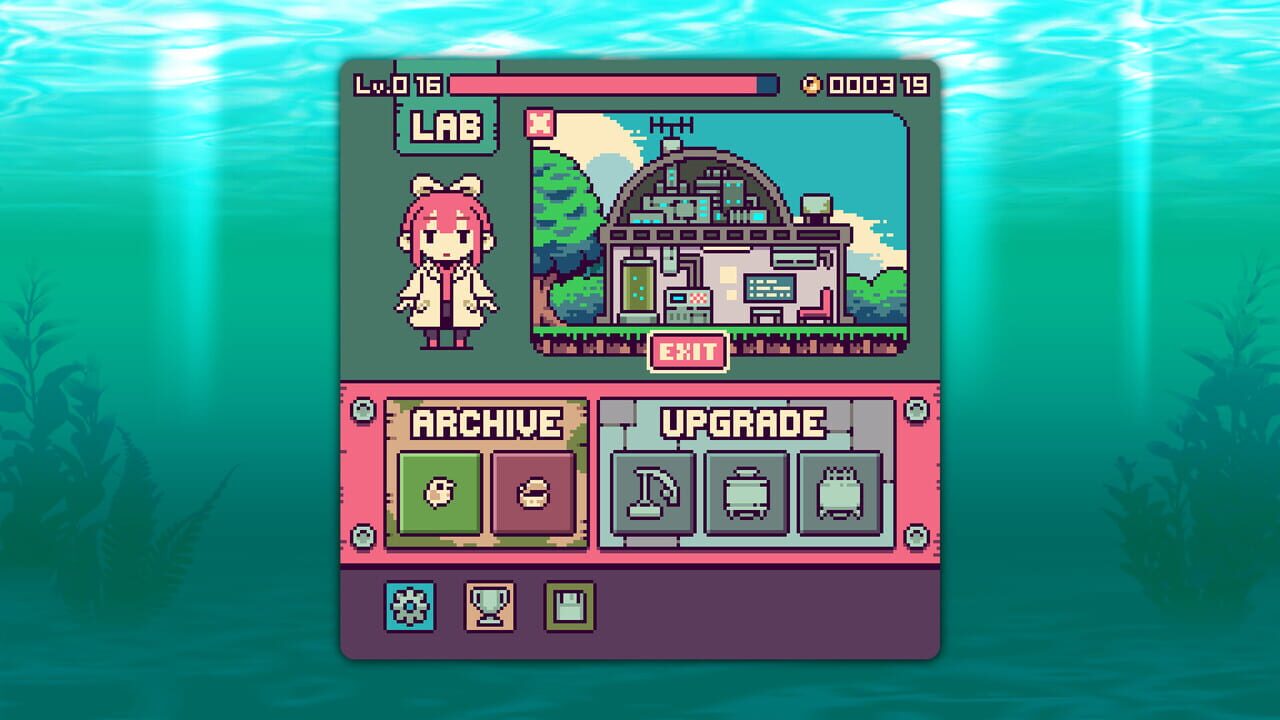Image resolution: width=1280 pixels, height=720 pixels.
Task: Select the middle jar upgrade icon
Action: tap(748, 495)
